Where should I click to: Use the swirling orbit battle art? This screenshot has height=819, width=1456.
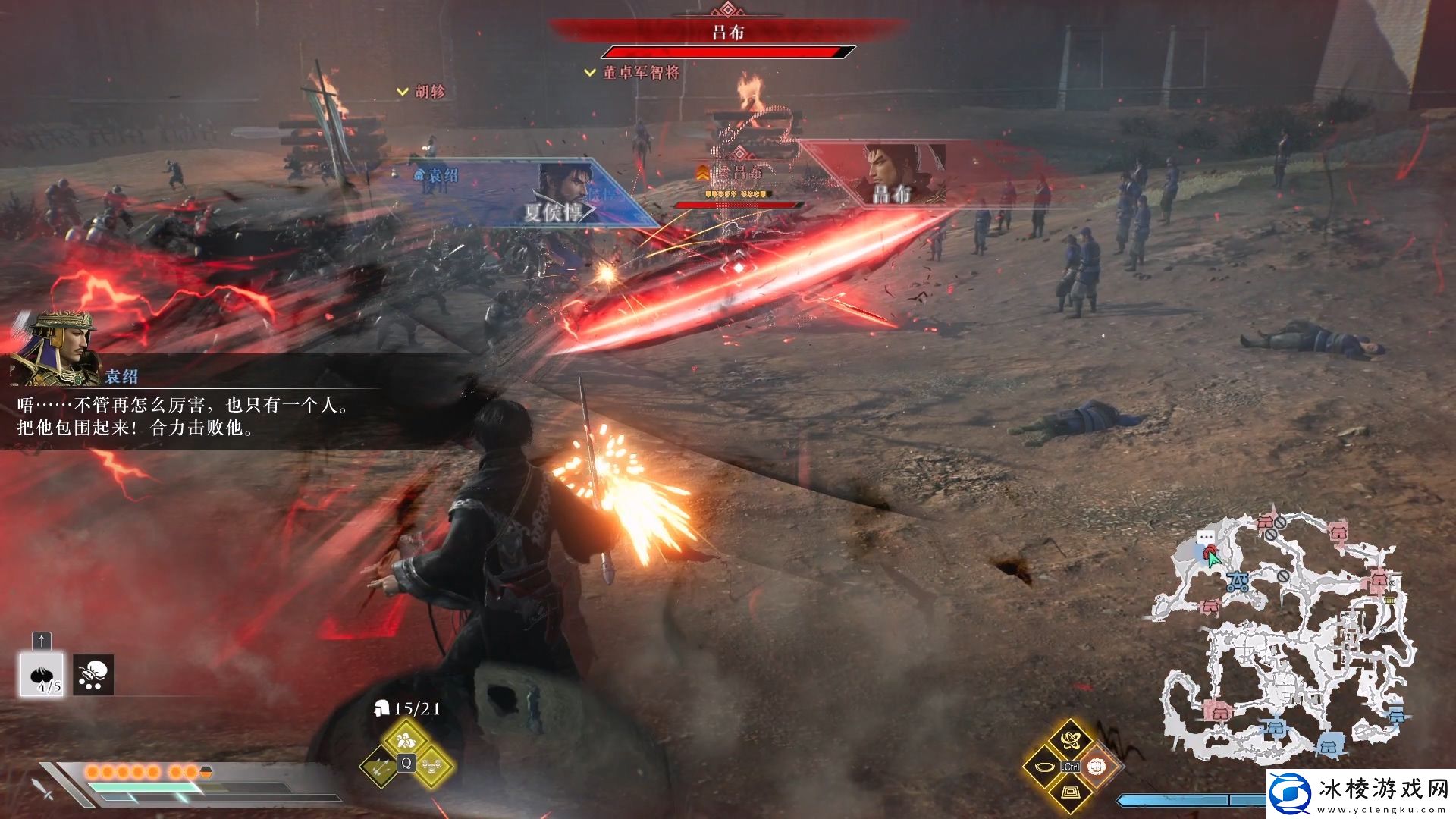click(x=1070, y=739)
